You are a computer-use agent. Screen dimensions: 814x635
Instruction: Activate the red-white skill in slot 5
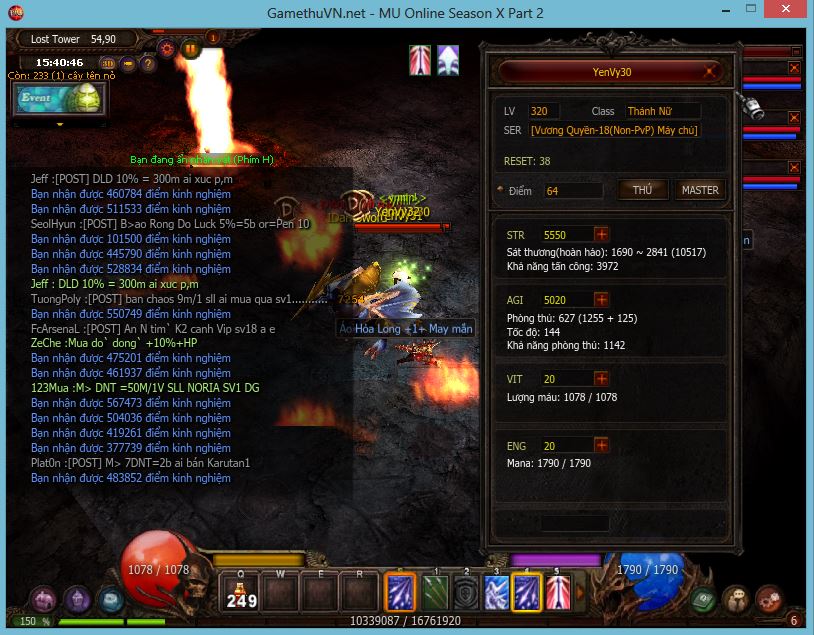tap(558, 592)
